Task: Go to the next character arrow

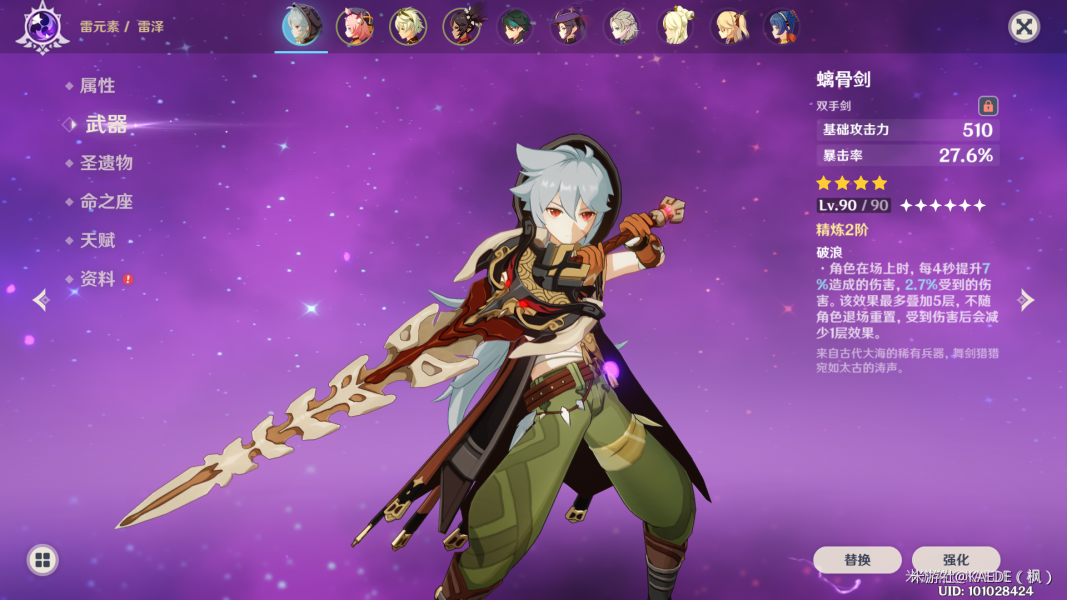Action: tap(1026, 300)
